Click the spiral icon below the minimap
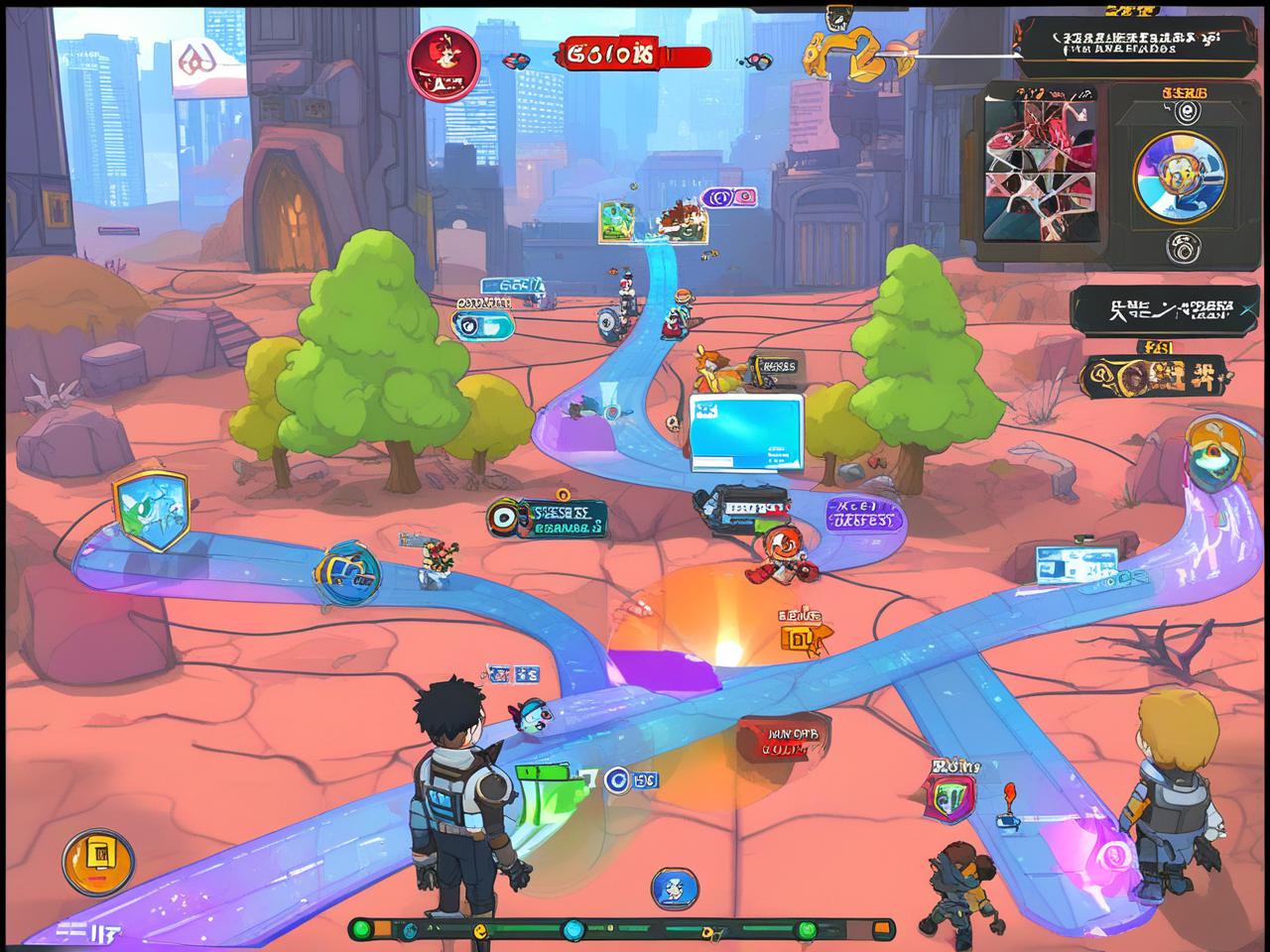 click(1181, 247)
